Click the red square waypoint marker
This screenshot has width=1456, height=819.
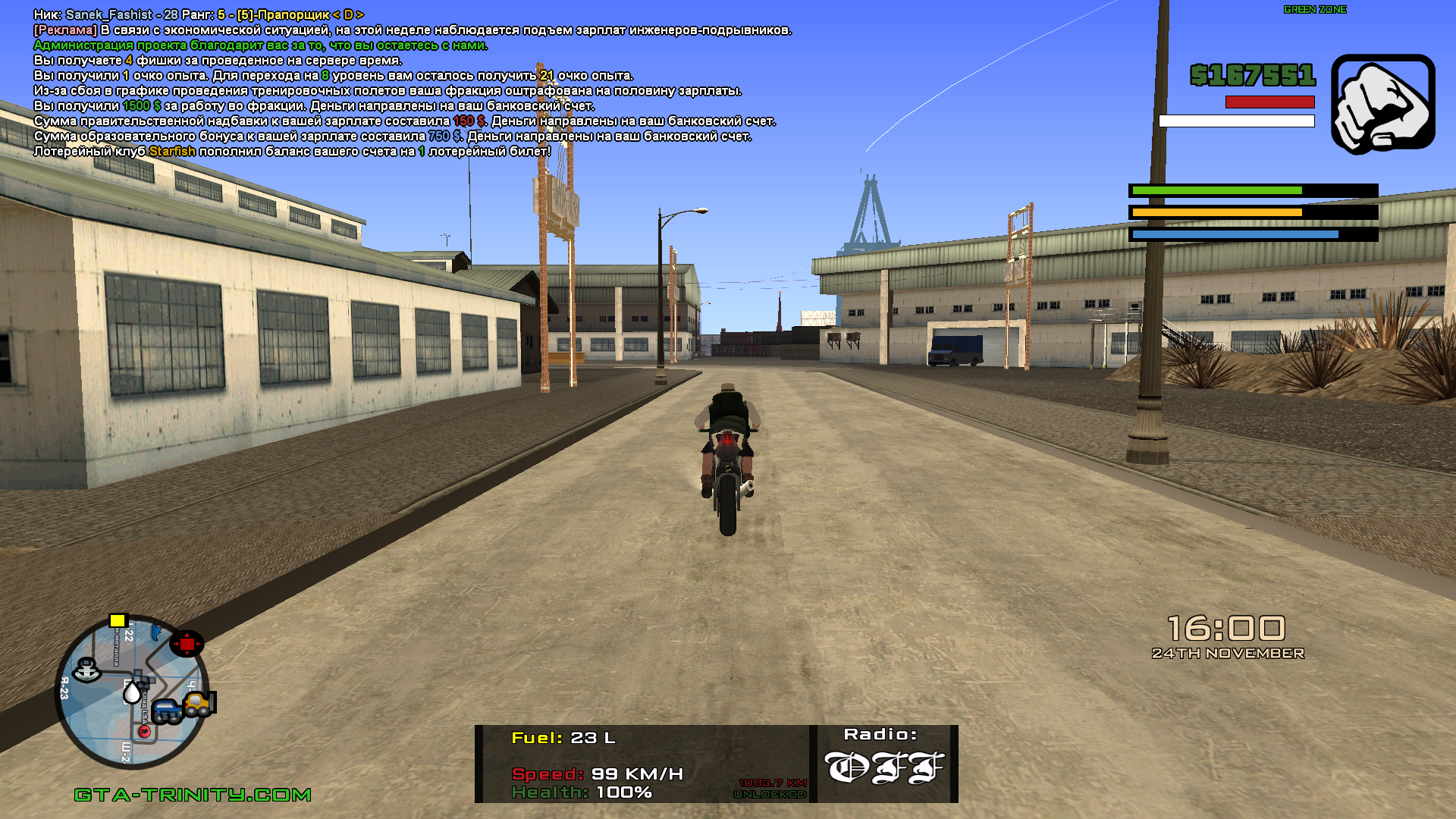(x=187, y=644)
